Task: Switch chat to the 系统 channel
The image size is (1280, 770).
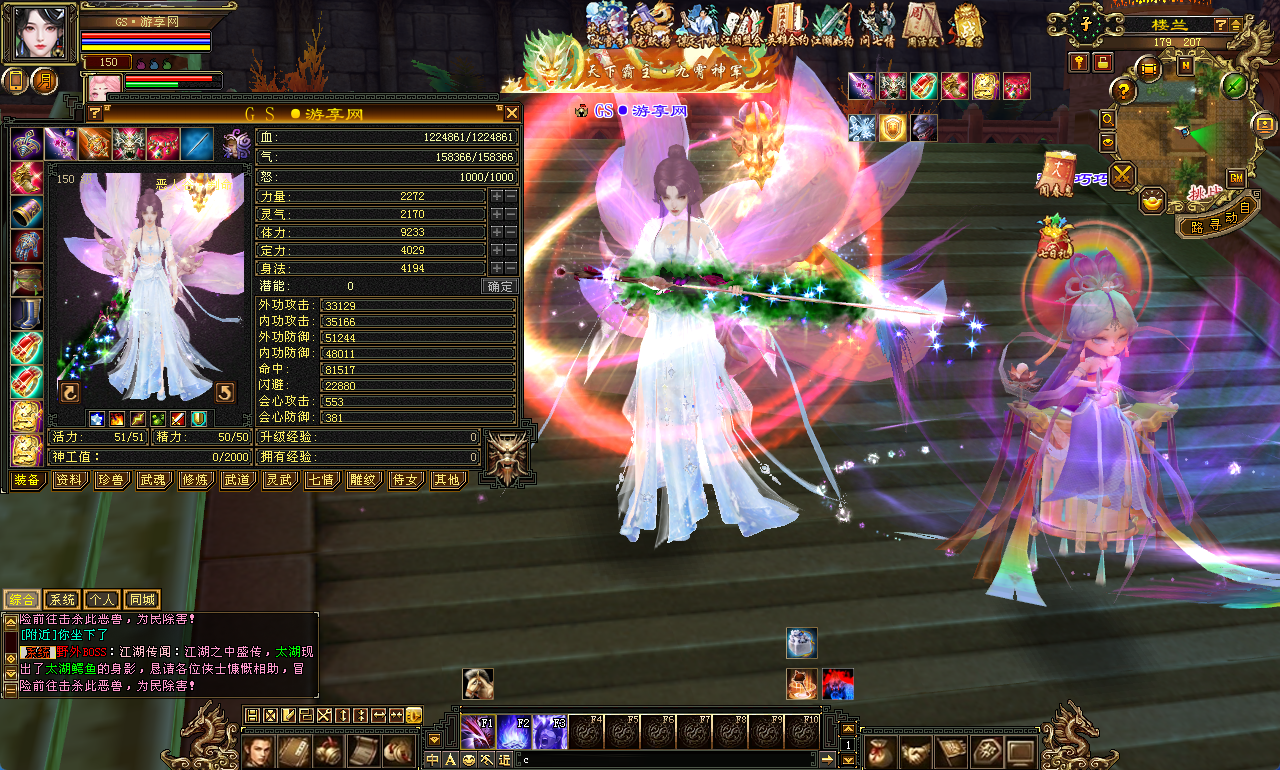Action: point(62,600)
